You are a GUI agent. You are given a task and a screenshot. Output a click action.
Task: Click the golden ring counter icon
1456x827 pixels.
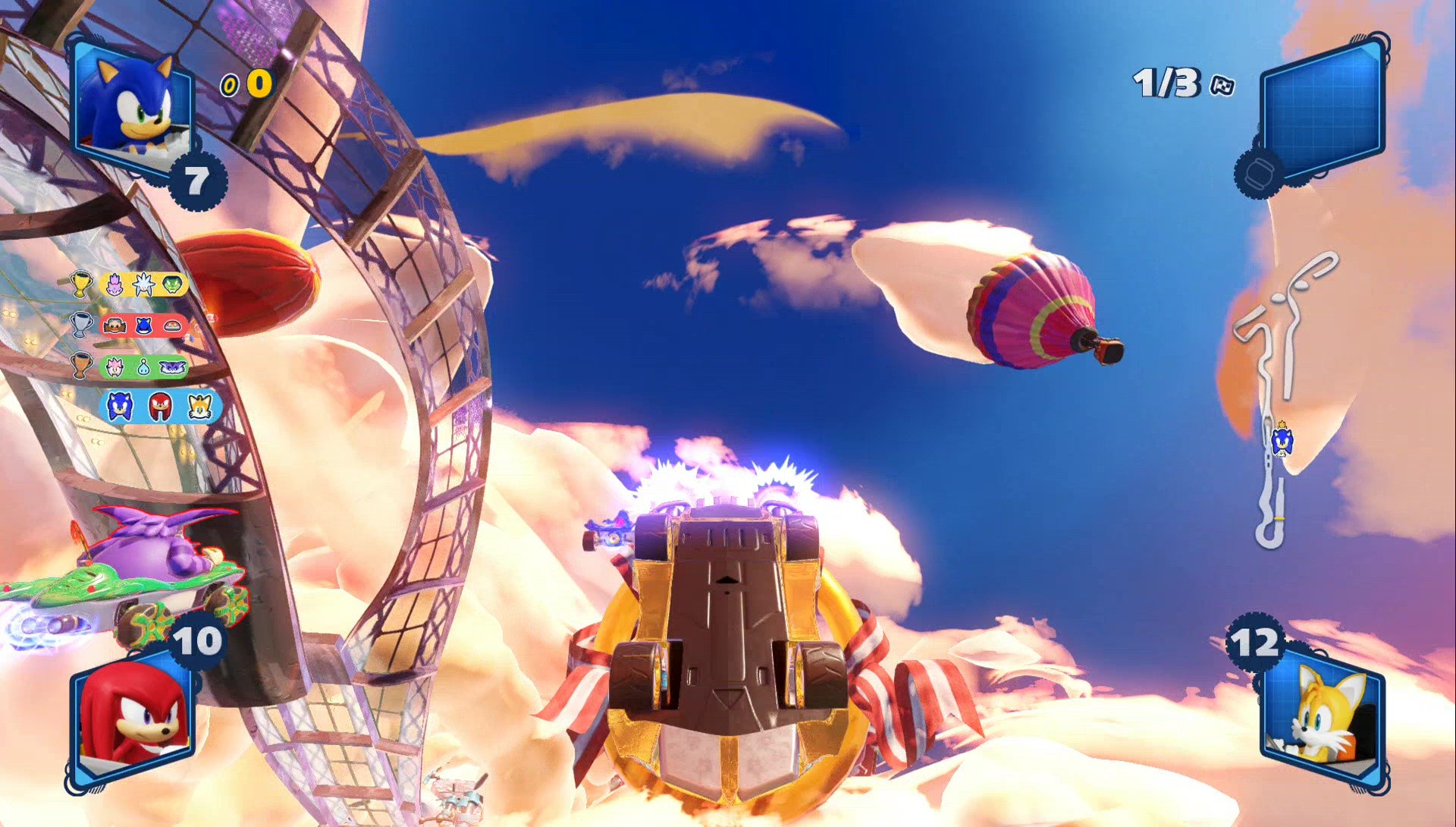229,86
